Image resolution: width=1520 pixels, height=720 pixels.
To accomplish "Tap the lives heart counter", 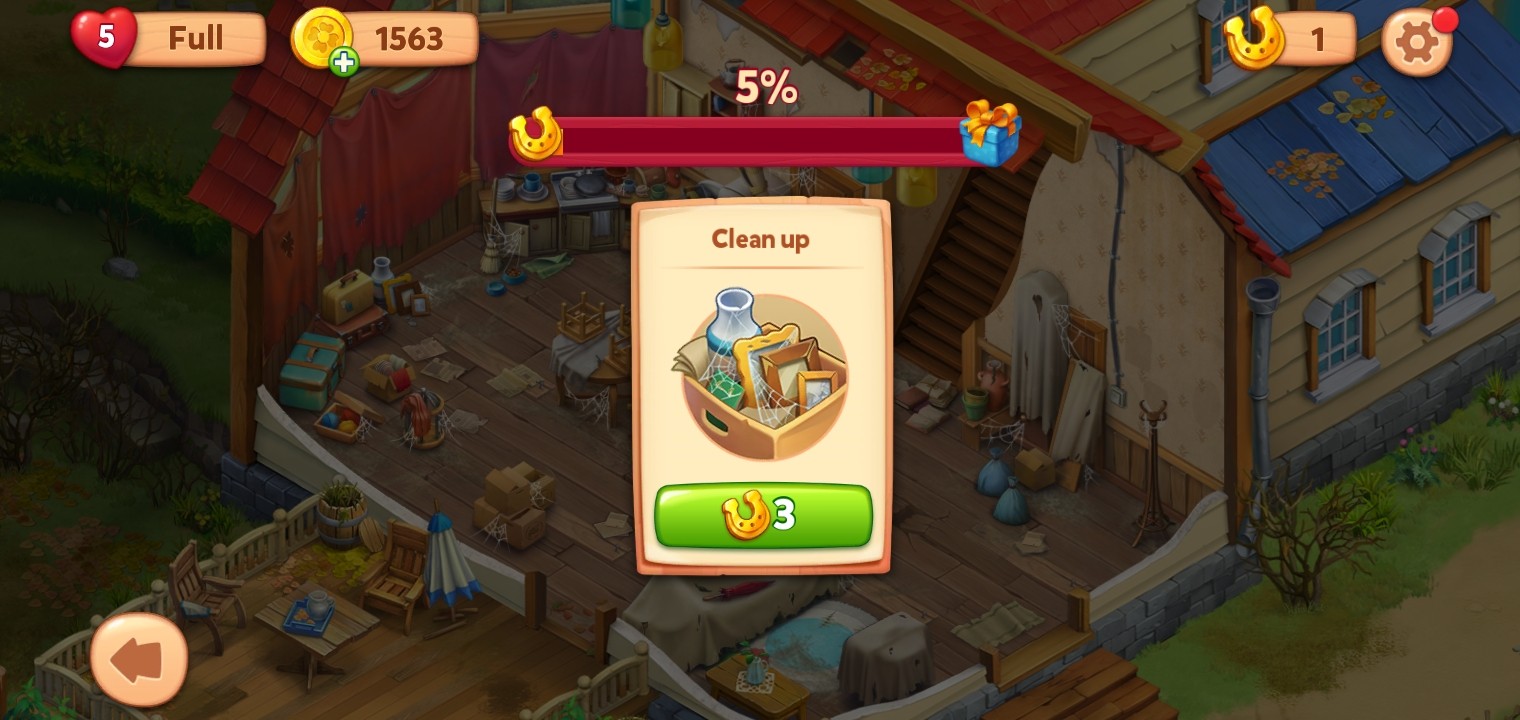I will (x=104, y=38).
